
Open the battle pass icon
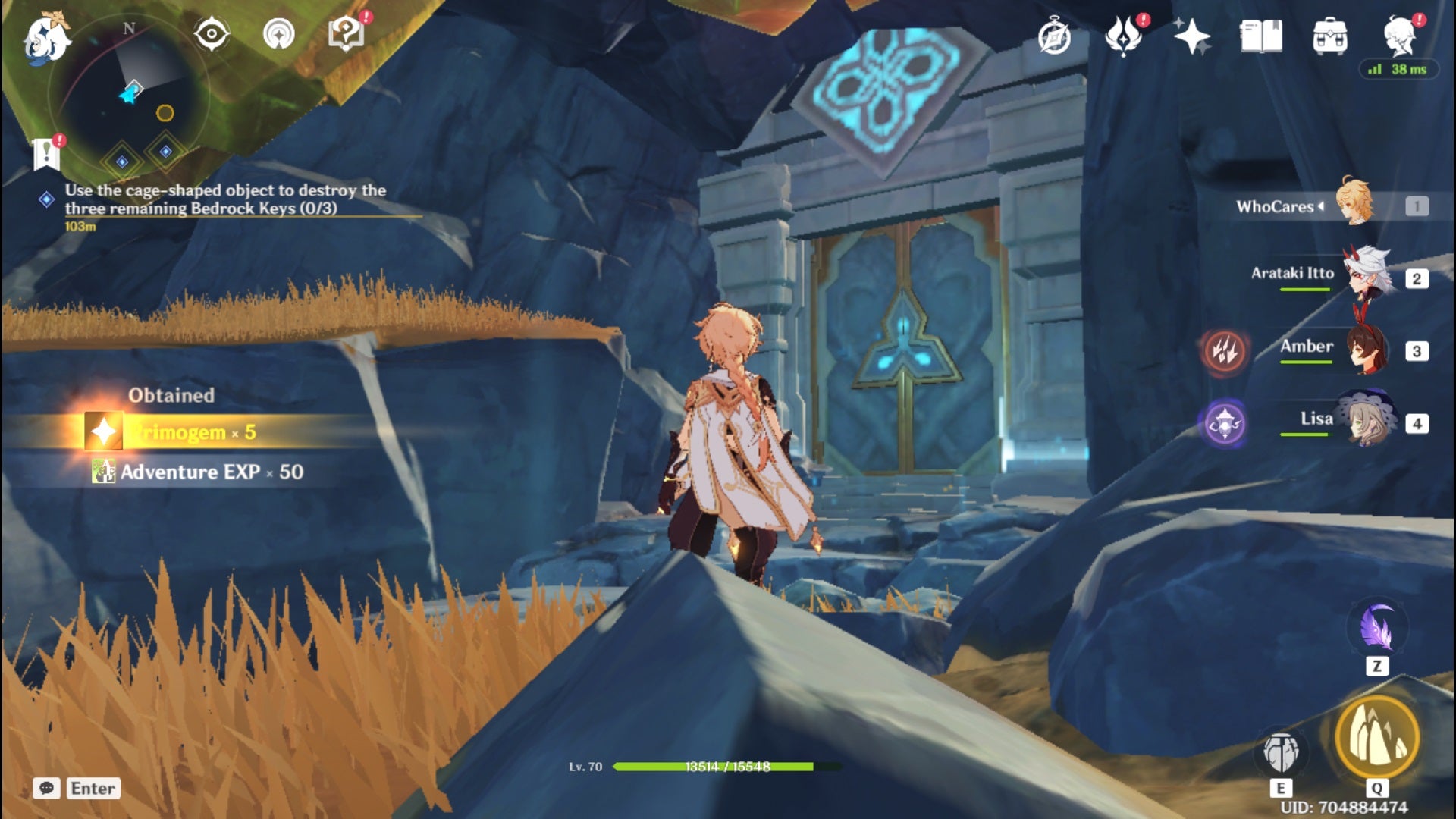(1123, 36)
